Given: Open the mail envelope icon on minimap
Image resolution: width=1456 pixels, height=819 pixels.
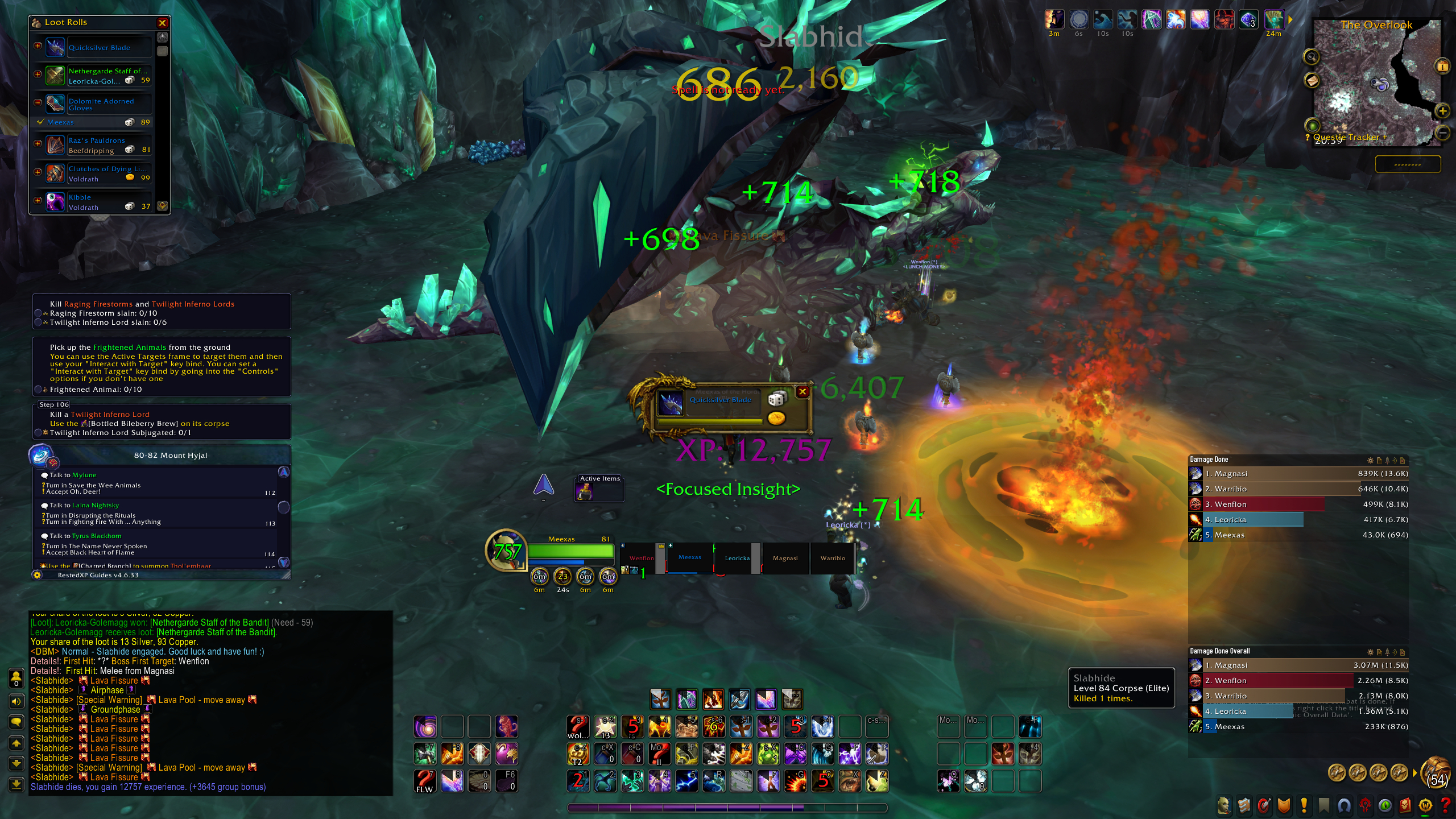Looking at the screenshot, I should (x=1312, y=81).
